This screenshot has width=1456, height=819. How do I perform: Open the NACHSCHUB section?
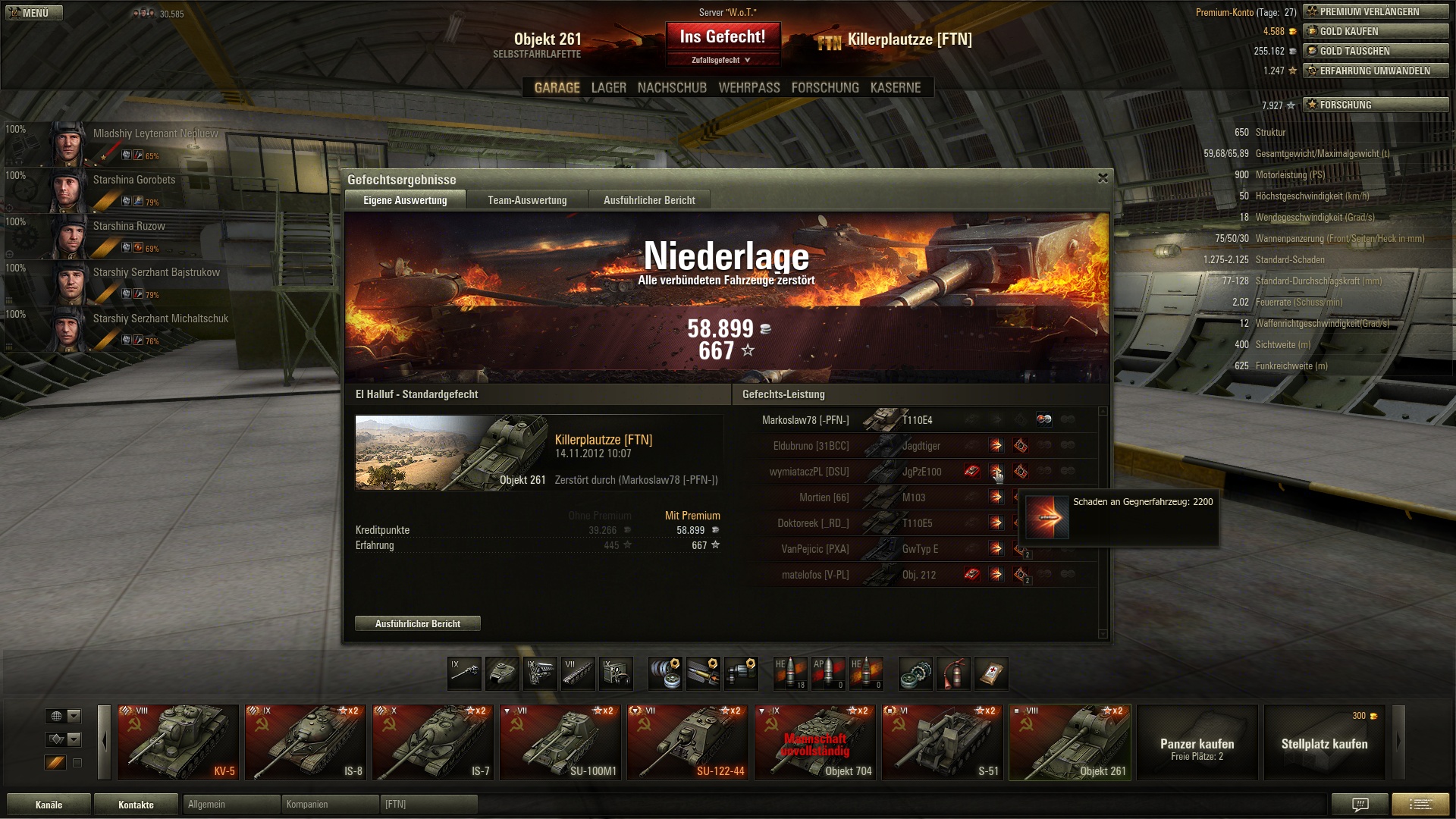click(672, 88)
